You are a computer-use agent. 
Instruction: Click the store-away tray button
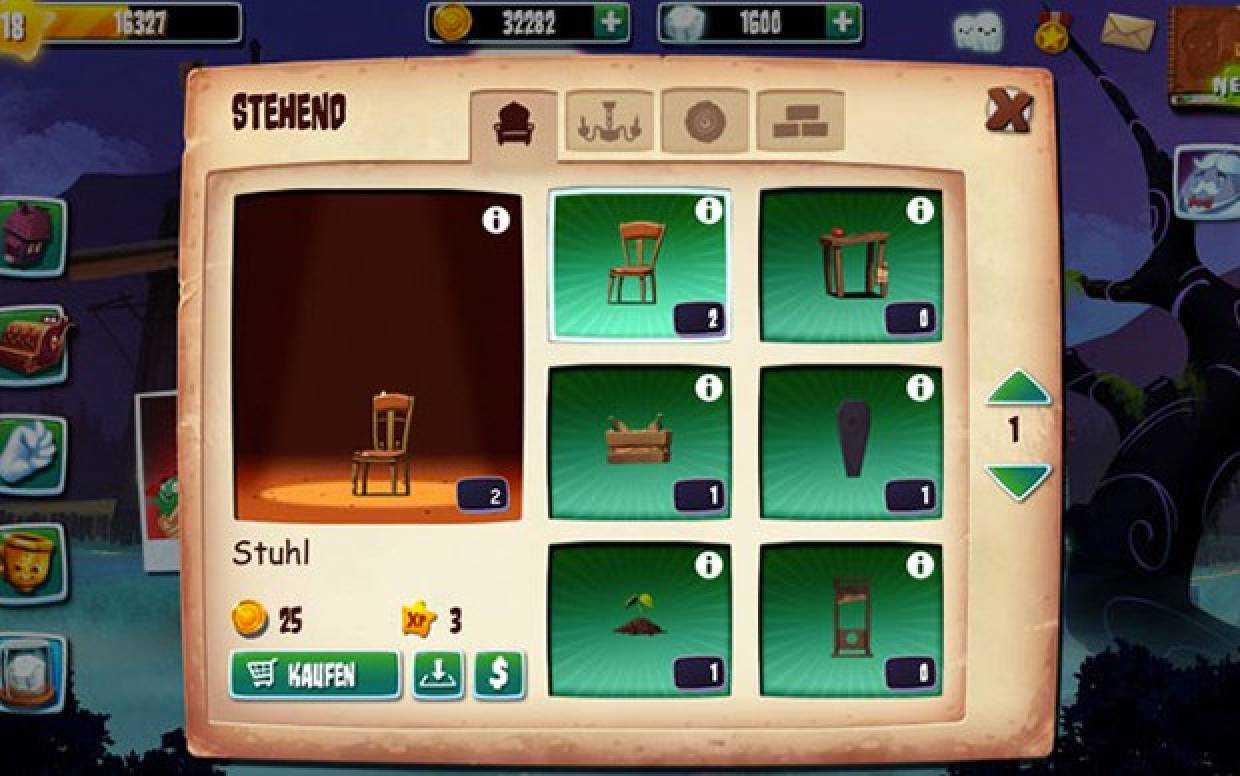pos(438,675)
